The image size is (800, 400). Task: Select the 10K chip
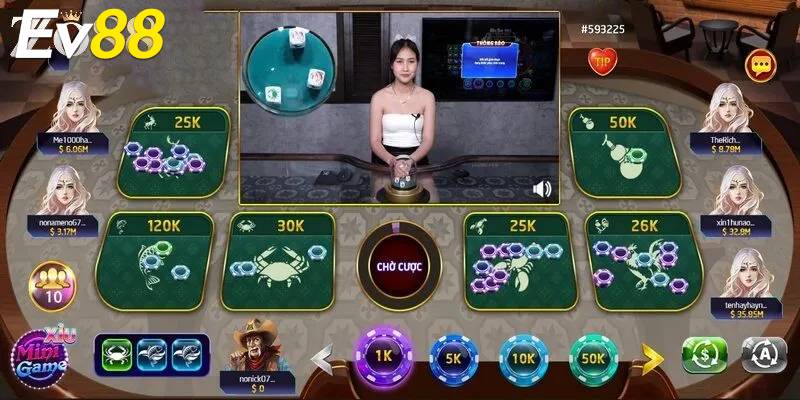pos(524,357)
